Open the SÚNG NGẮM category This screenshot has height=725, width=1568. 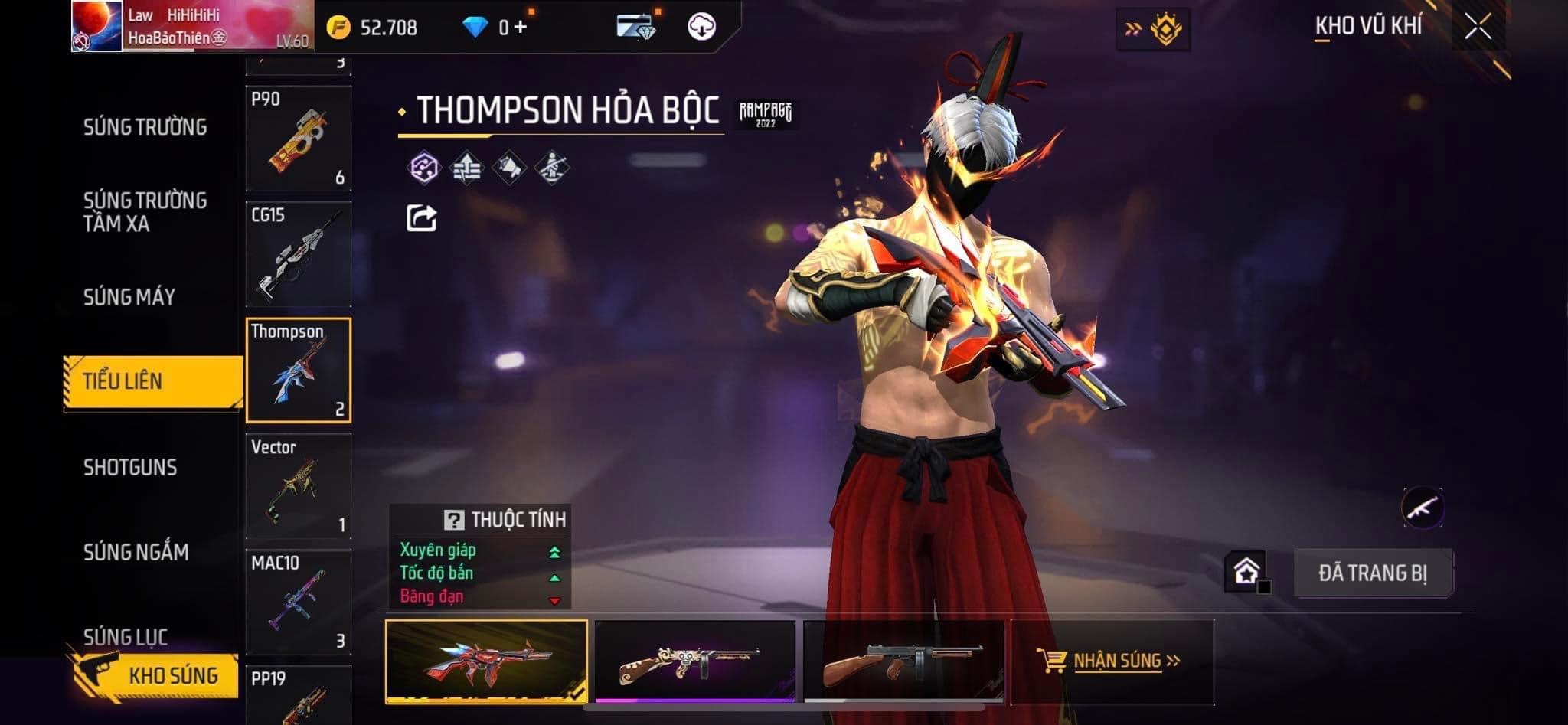[136, 552]
